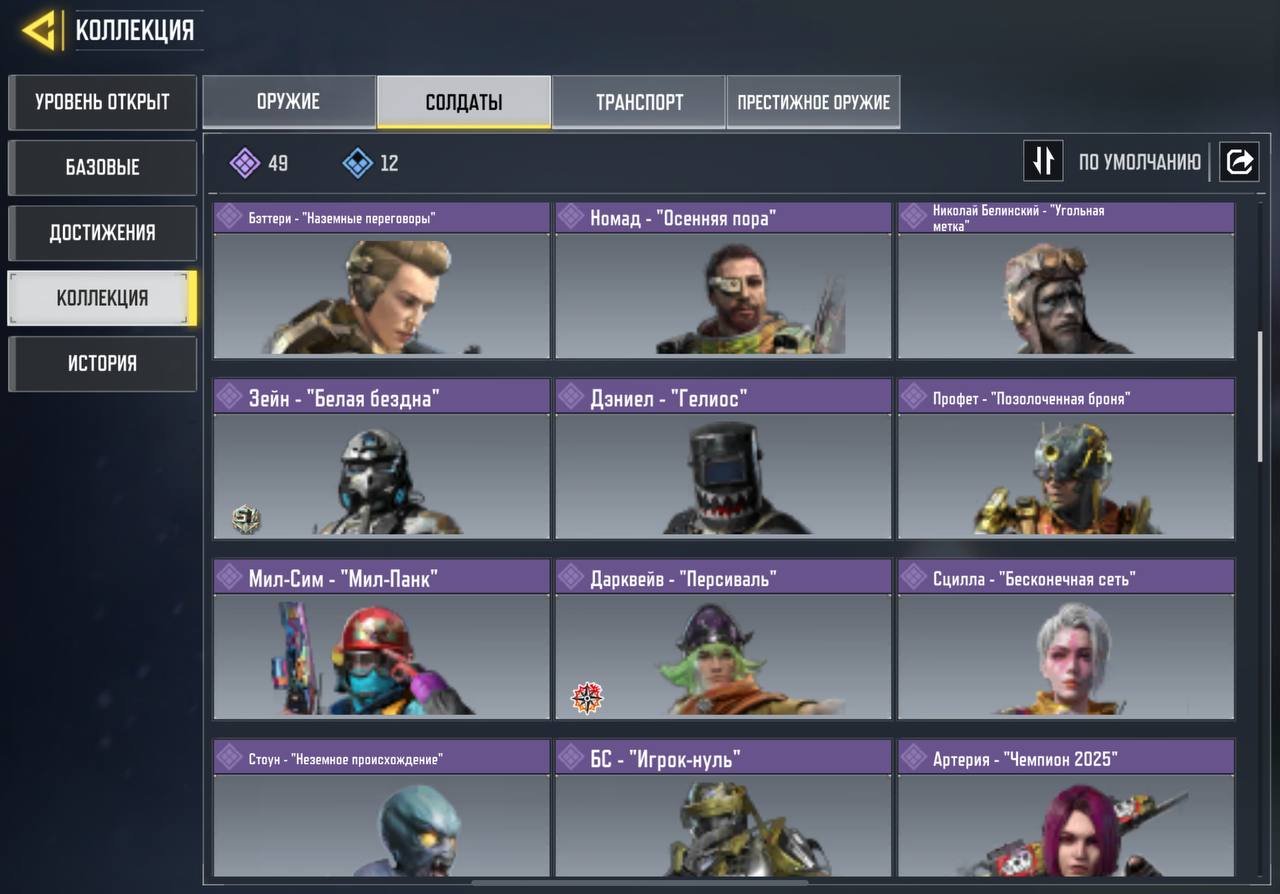Go back using the yellow arrow
Image resolution: width=1280 pixels, height=894 pixels.
tap(40, 31)
